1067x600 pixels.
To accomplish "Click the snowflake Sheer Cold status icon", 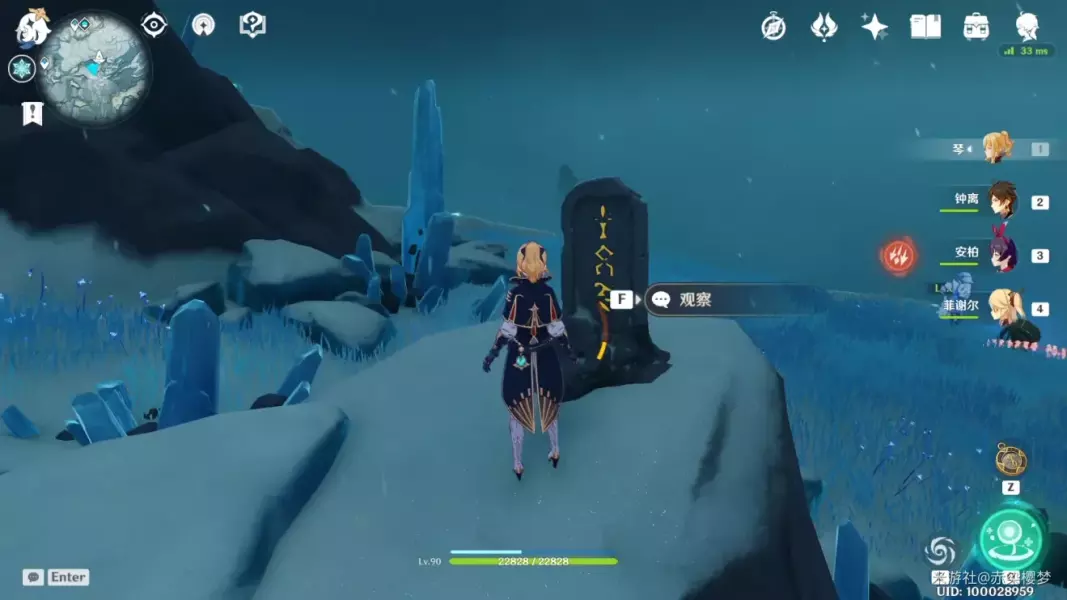I will point(21,69).
